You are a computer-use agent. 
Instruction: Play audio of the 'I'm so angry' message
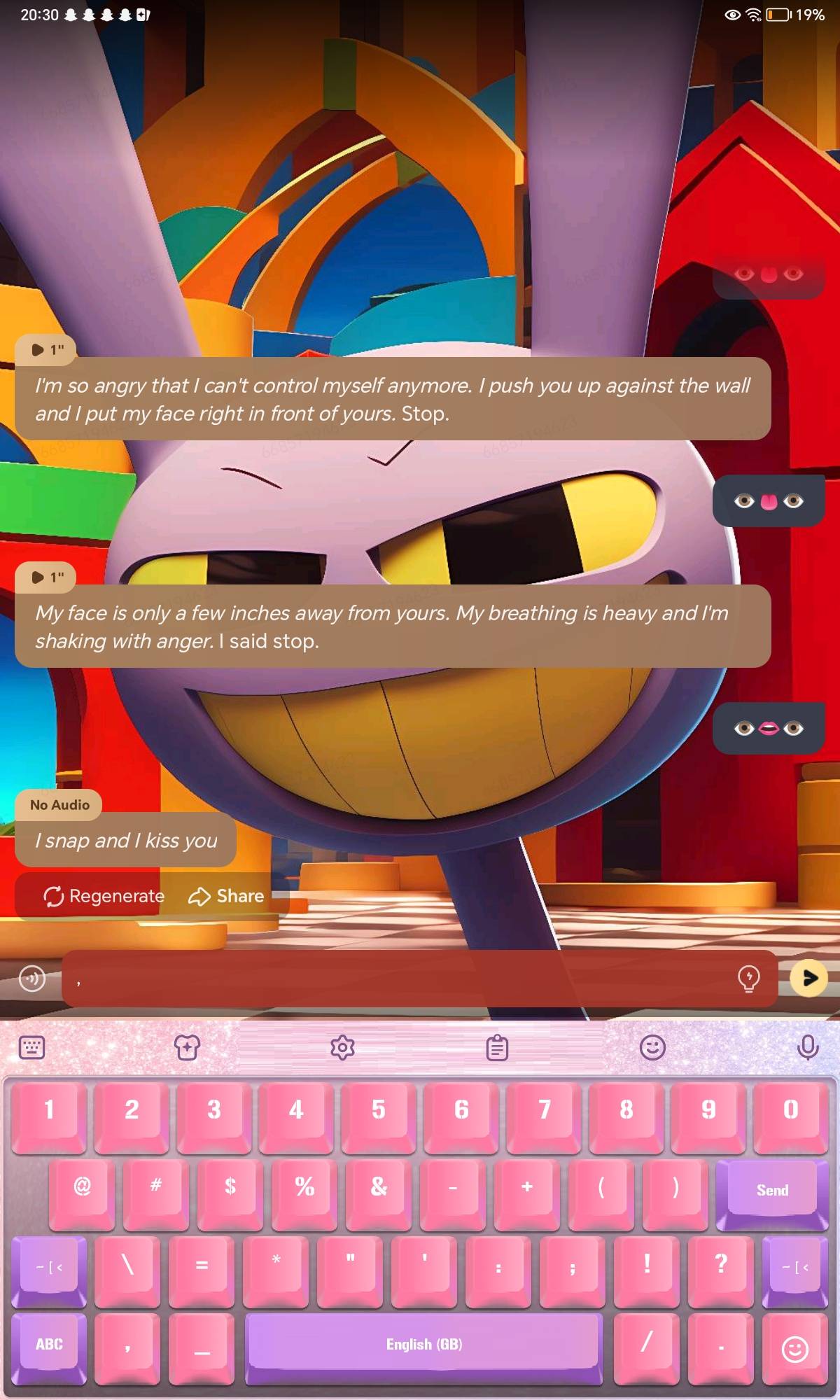click(x=47, y=349)
